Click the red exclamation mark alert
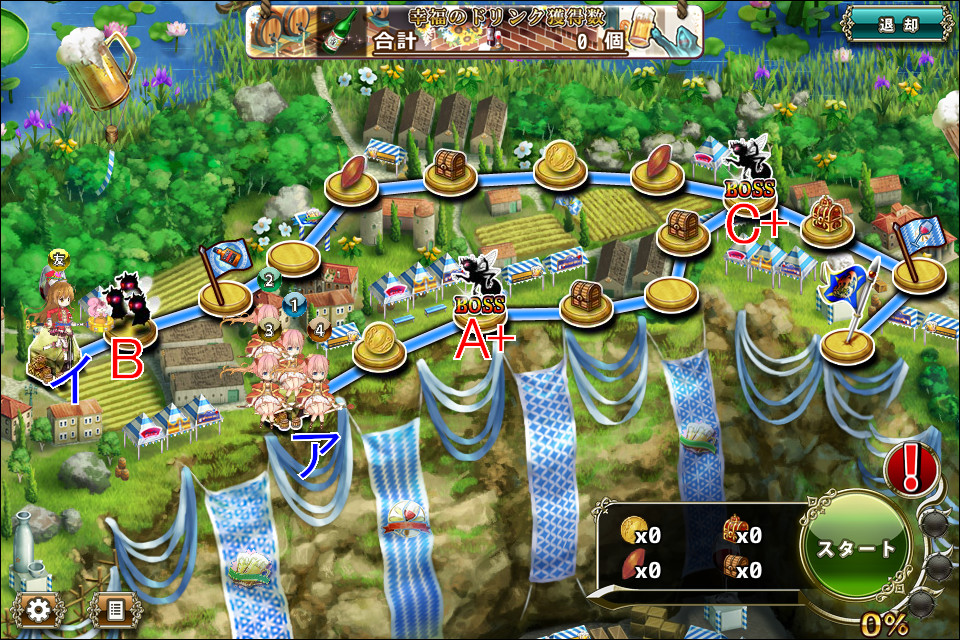The width and height of the screenshot is (960, 640). tap(911, 468)
